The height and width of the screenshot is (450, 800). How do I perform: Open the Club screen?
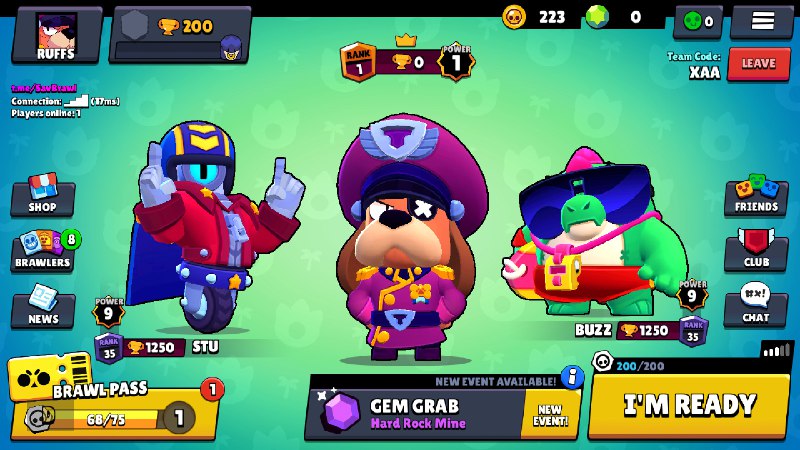click(756, 251)
